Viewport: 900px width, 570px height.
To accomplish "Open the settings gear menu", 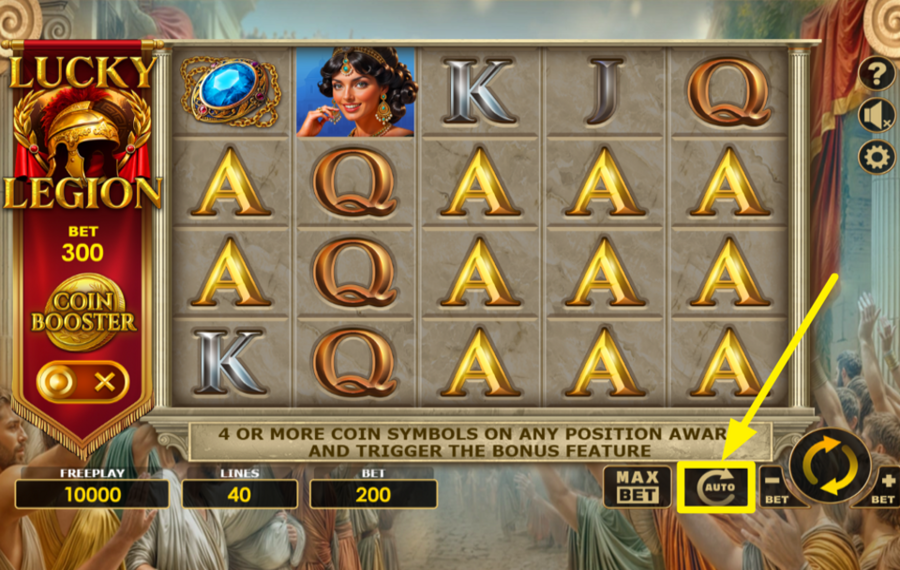I will click(876, 157).
